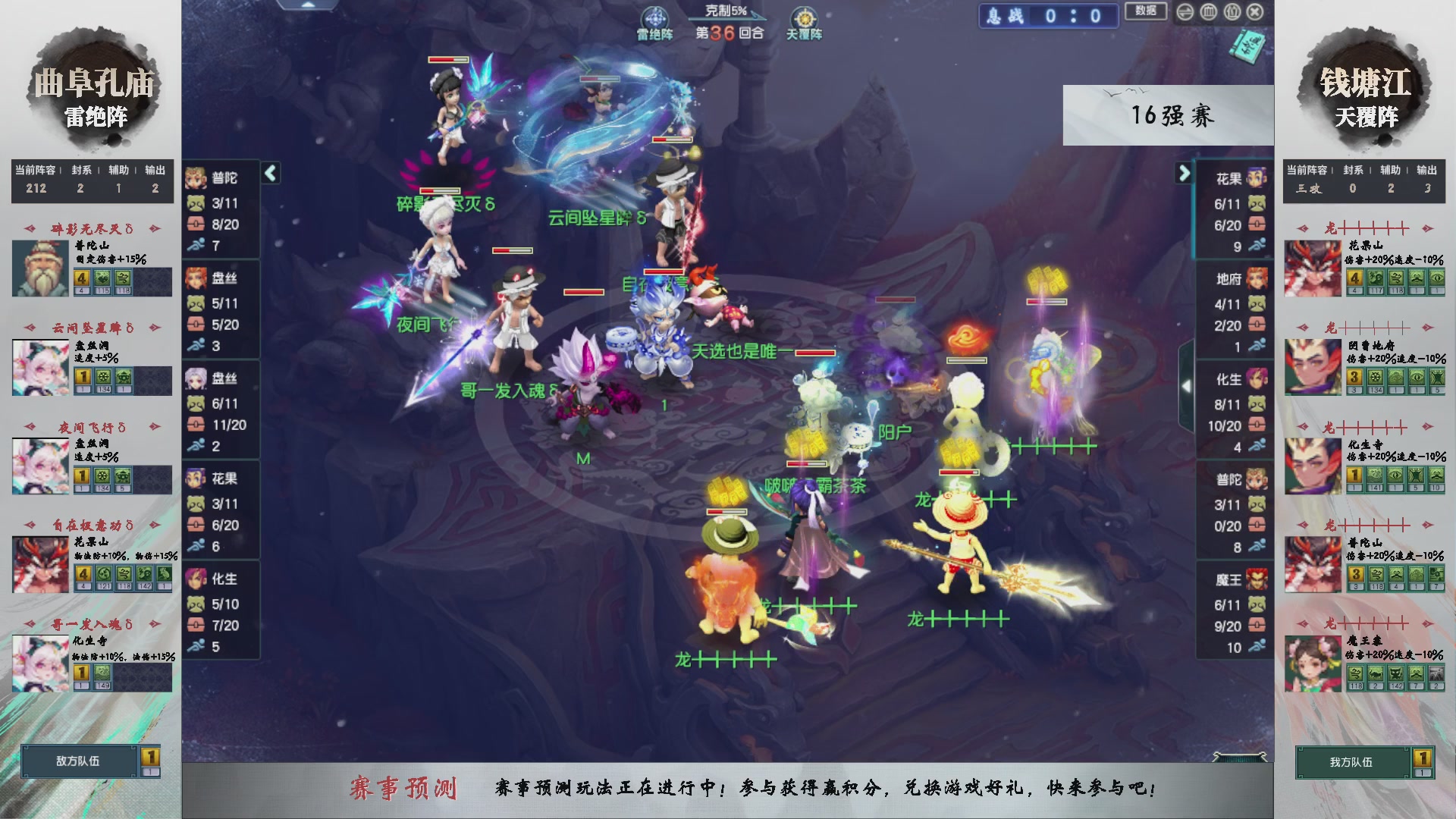This screenshot has height=819, width=1456.
Task: Click the 碎影无尽灭δ unit card on left sidebar
Action: (91, 262)
